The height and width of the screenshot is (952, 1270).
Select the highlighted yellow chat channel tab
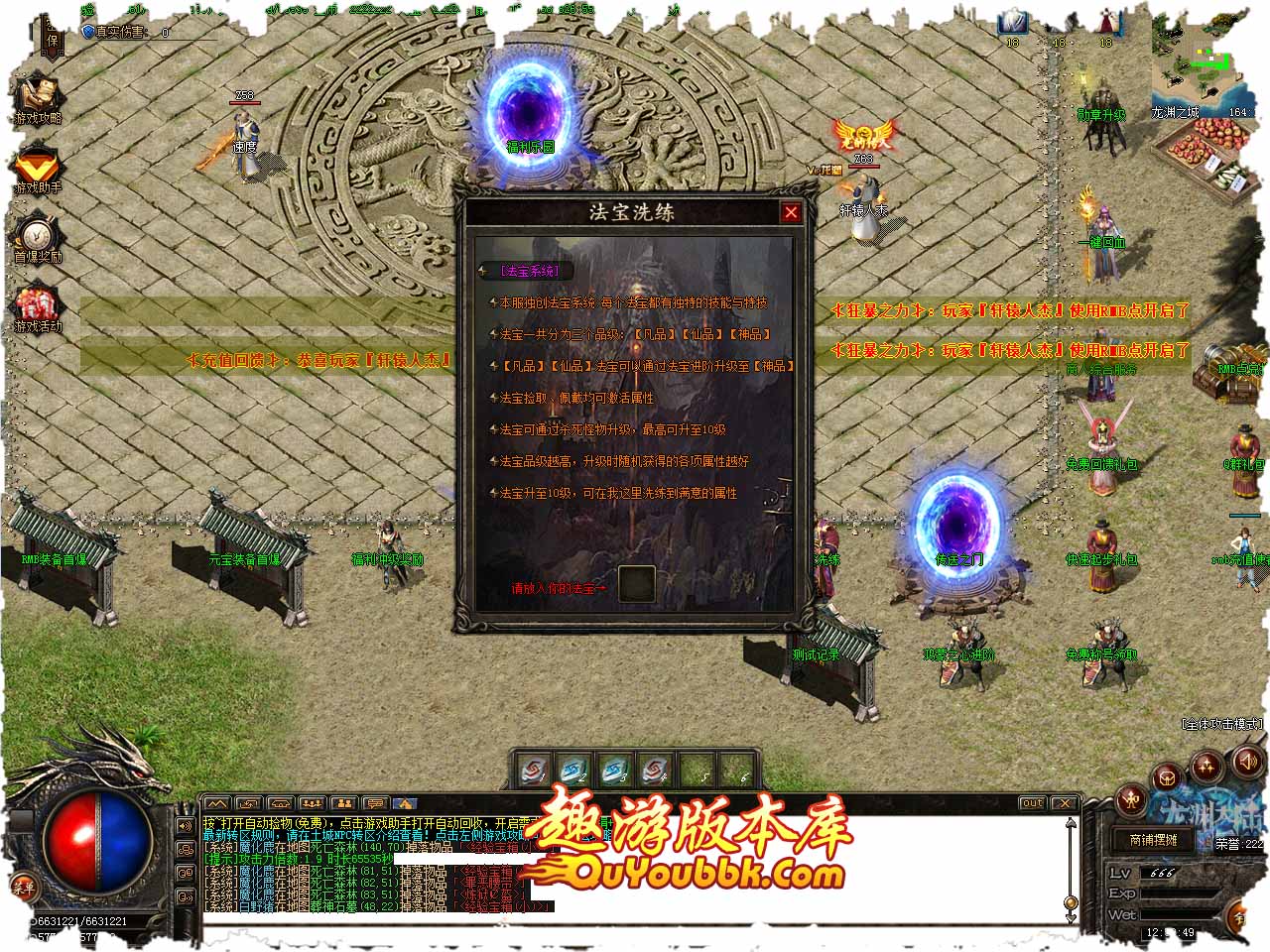pos(406,804)
